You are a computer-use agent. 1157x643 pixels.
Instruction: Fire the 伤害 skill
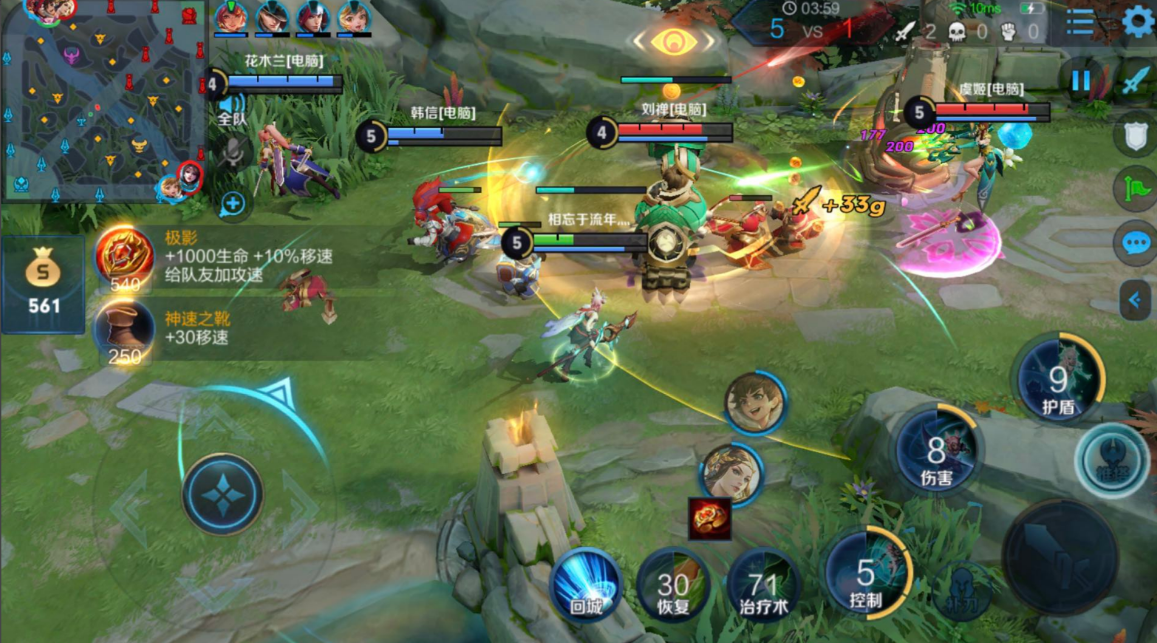tap(937, 453)
